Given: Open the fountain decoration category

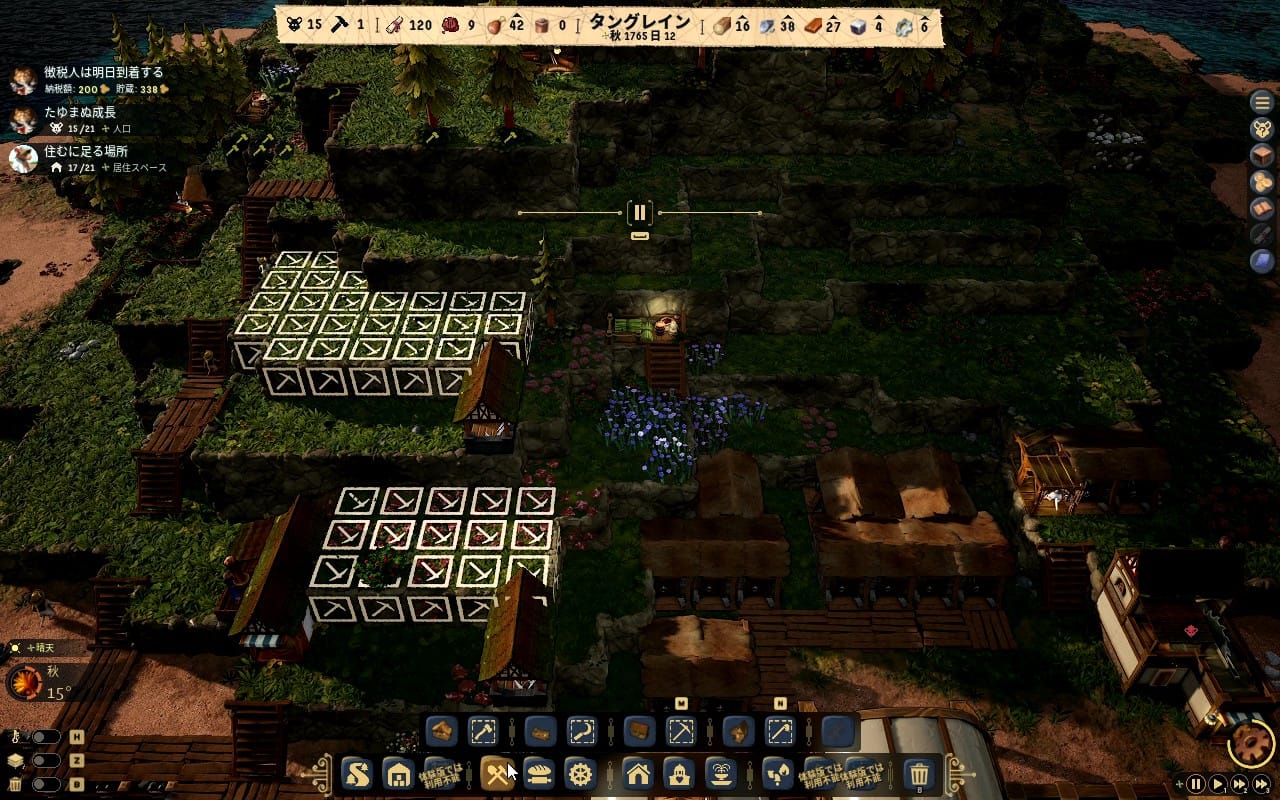Looking at the screenshot, I should click(x=721, y=773).
